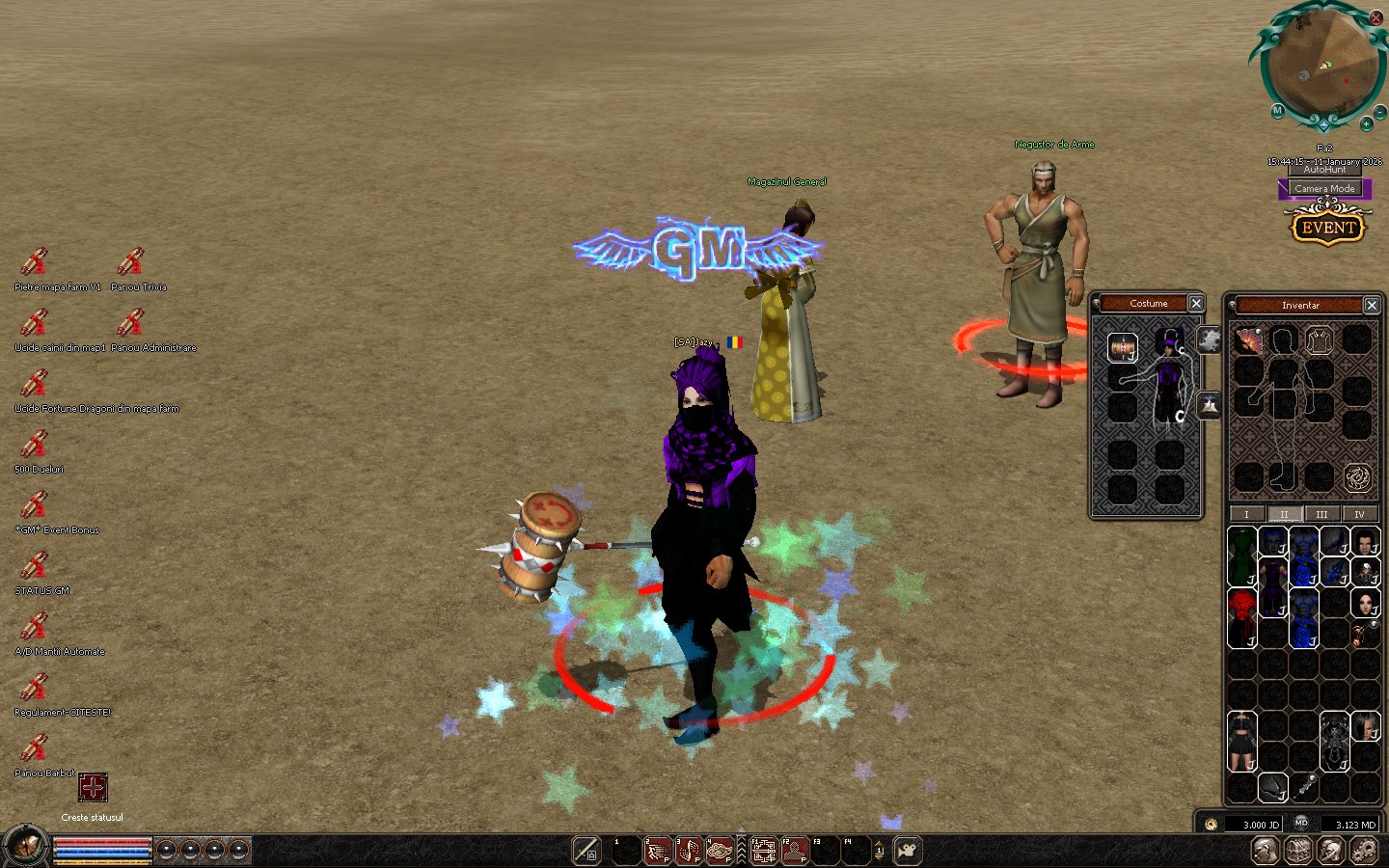Open the settings gear in bottom bar

coord(1363,851)
